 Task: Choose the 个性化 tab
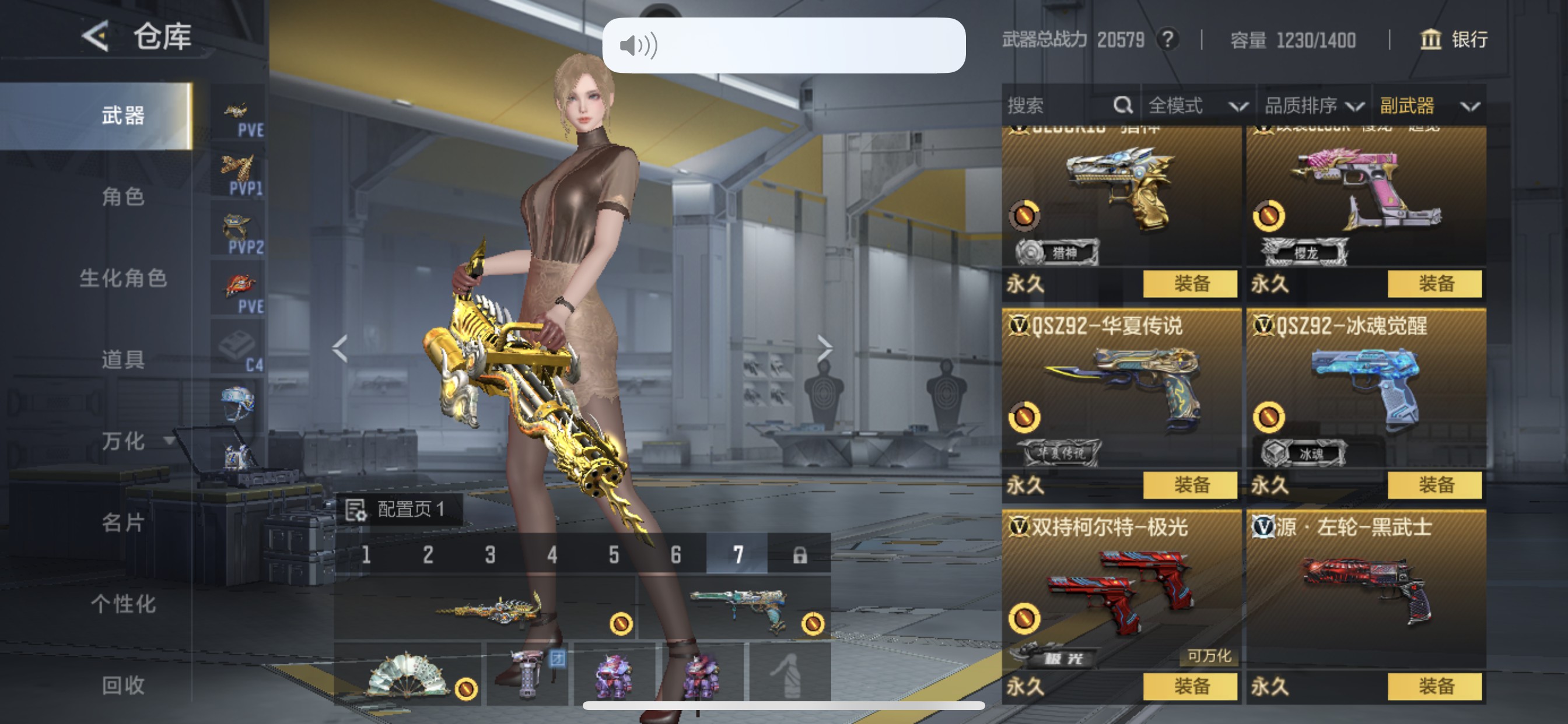(x=123, y=603)
